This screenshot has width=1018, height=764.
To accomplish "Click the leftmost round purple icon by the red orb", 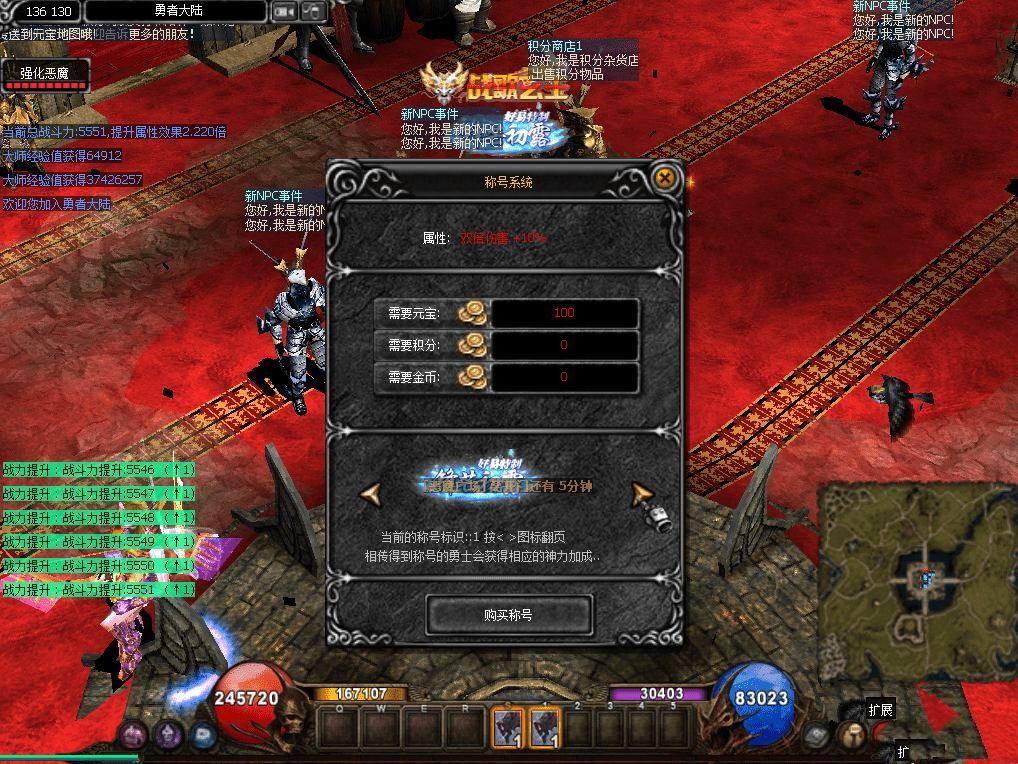I will click(x=134, y=735).
